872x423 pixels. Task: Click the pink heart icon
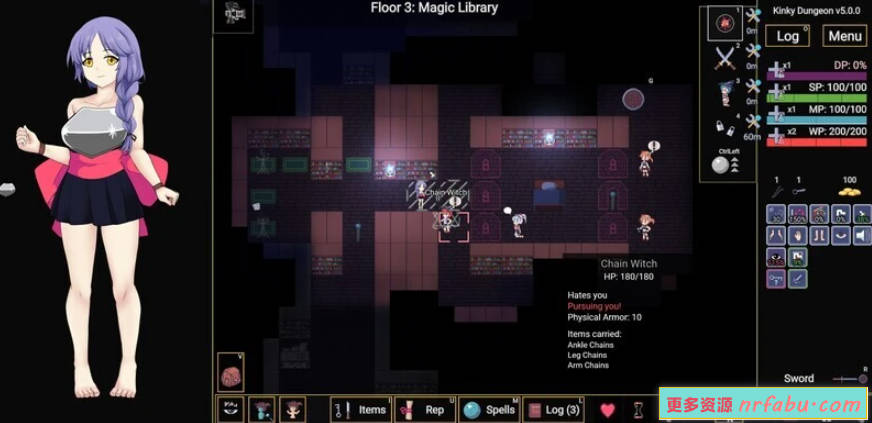pyautogui.click(x=607, y=409)
